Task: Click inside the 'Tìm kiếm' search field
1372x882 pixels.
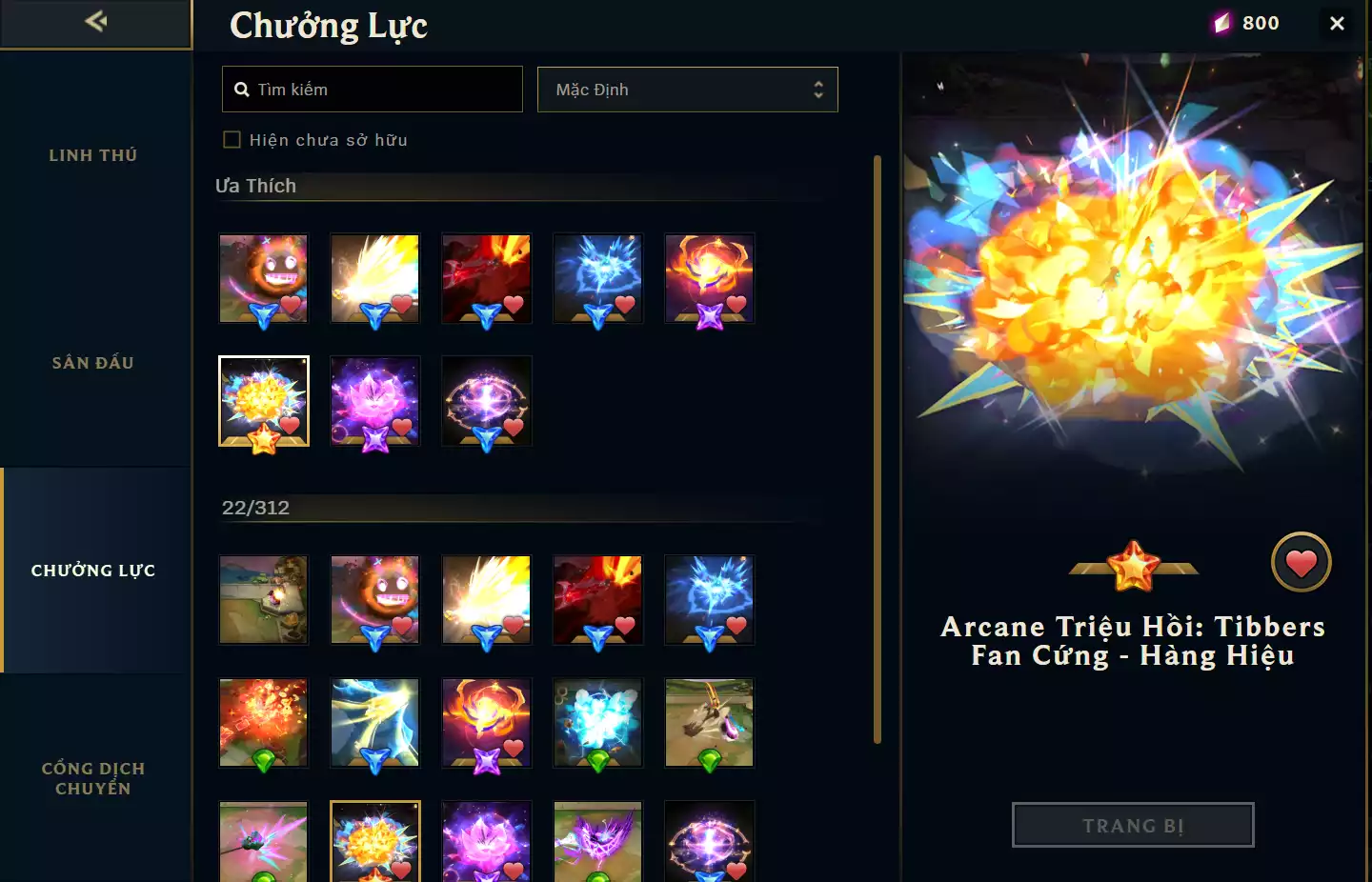Action: coord(381,89)
